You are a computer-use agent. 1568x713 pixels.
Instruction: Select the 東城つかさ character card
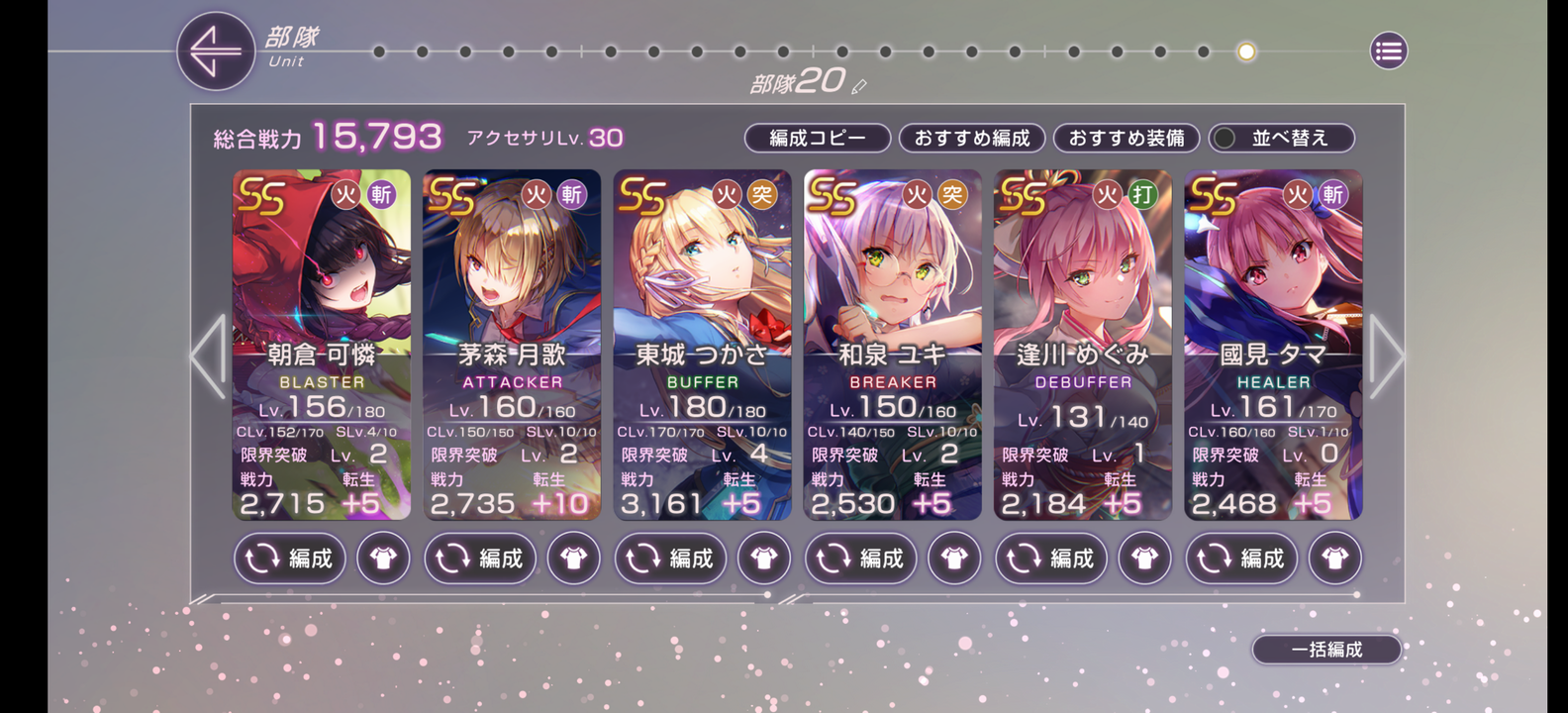tap(703, 297)
